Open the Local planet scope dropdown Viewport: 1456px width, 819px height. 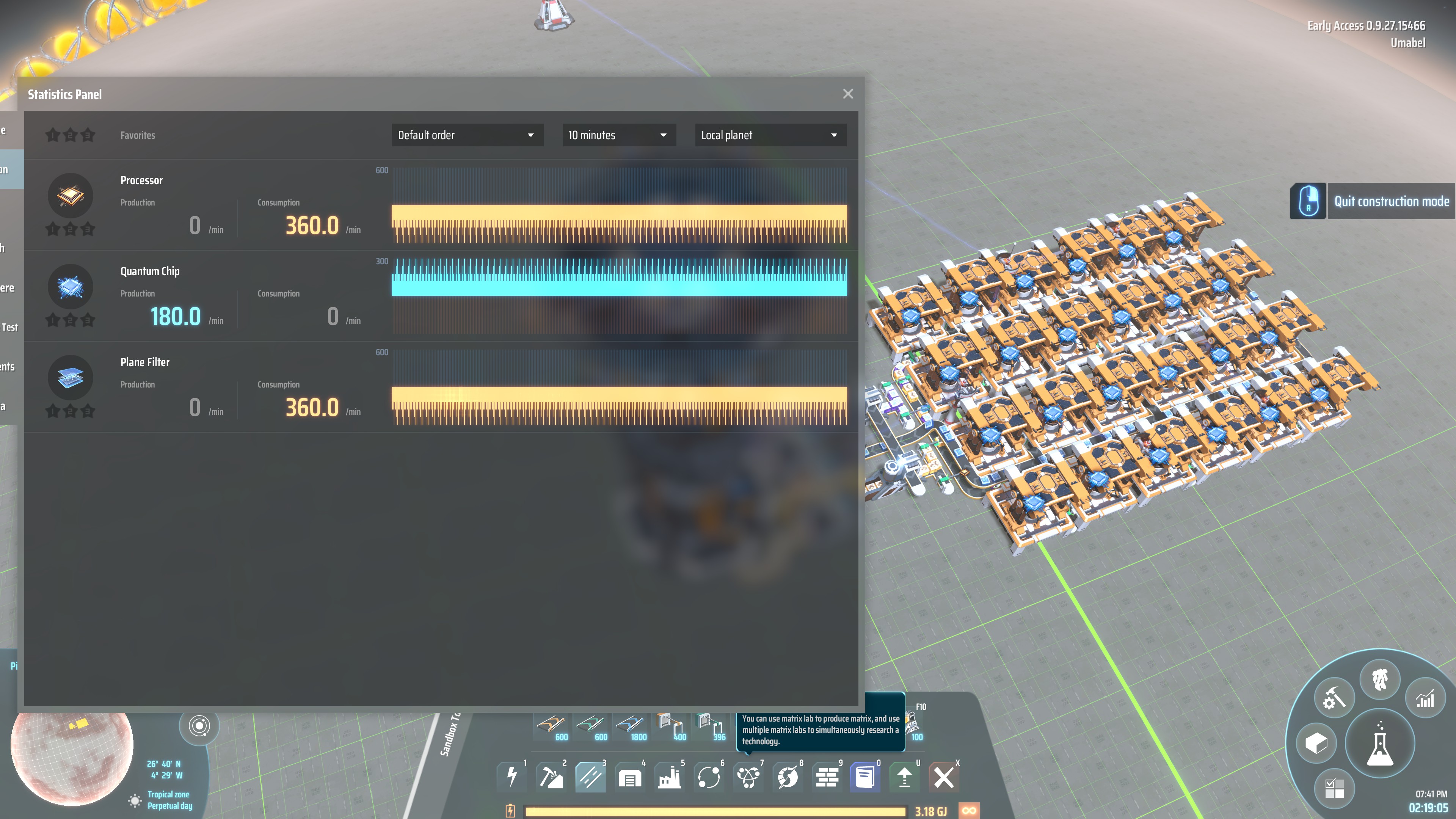[770, 135]
